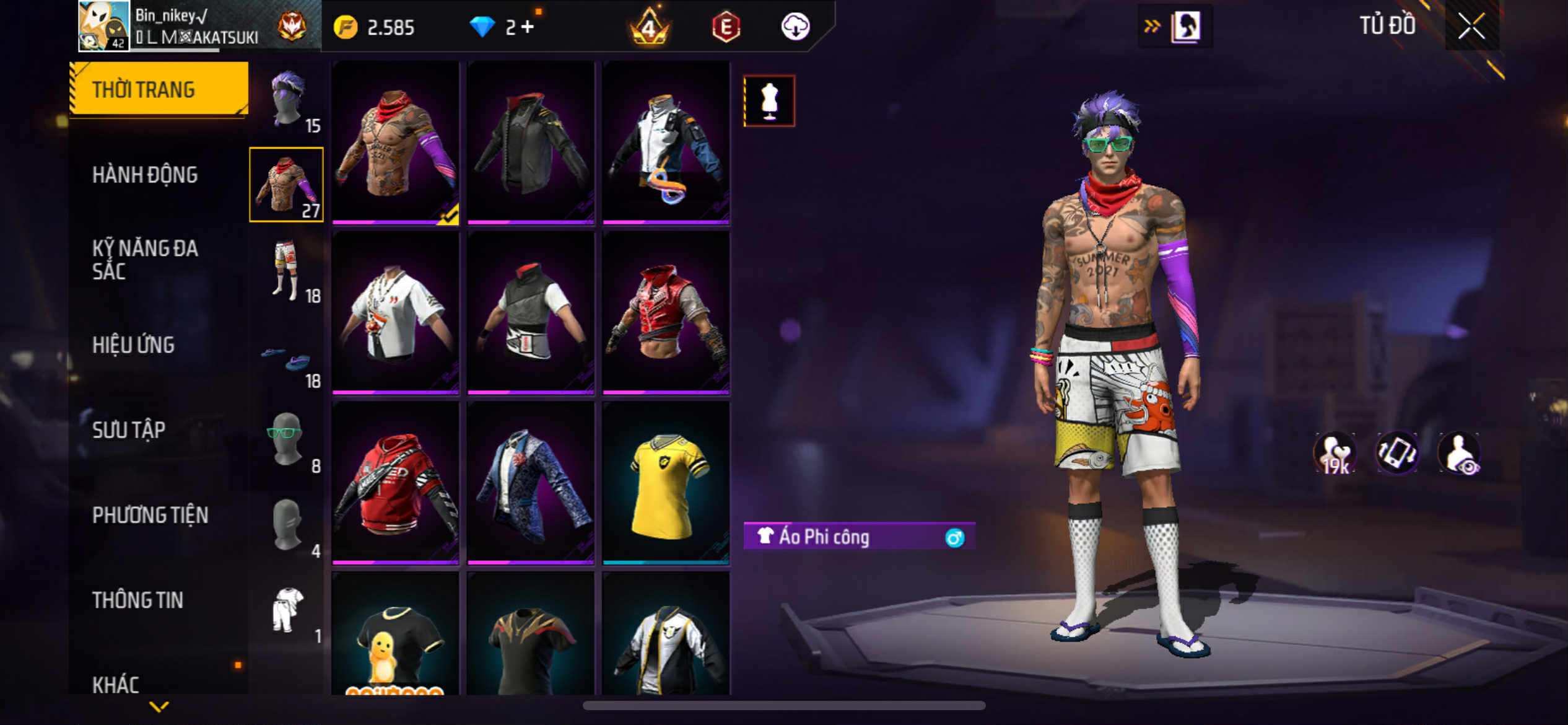
Task: Open the Hành Động menu tab
Action: 145,175
